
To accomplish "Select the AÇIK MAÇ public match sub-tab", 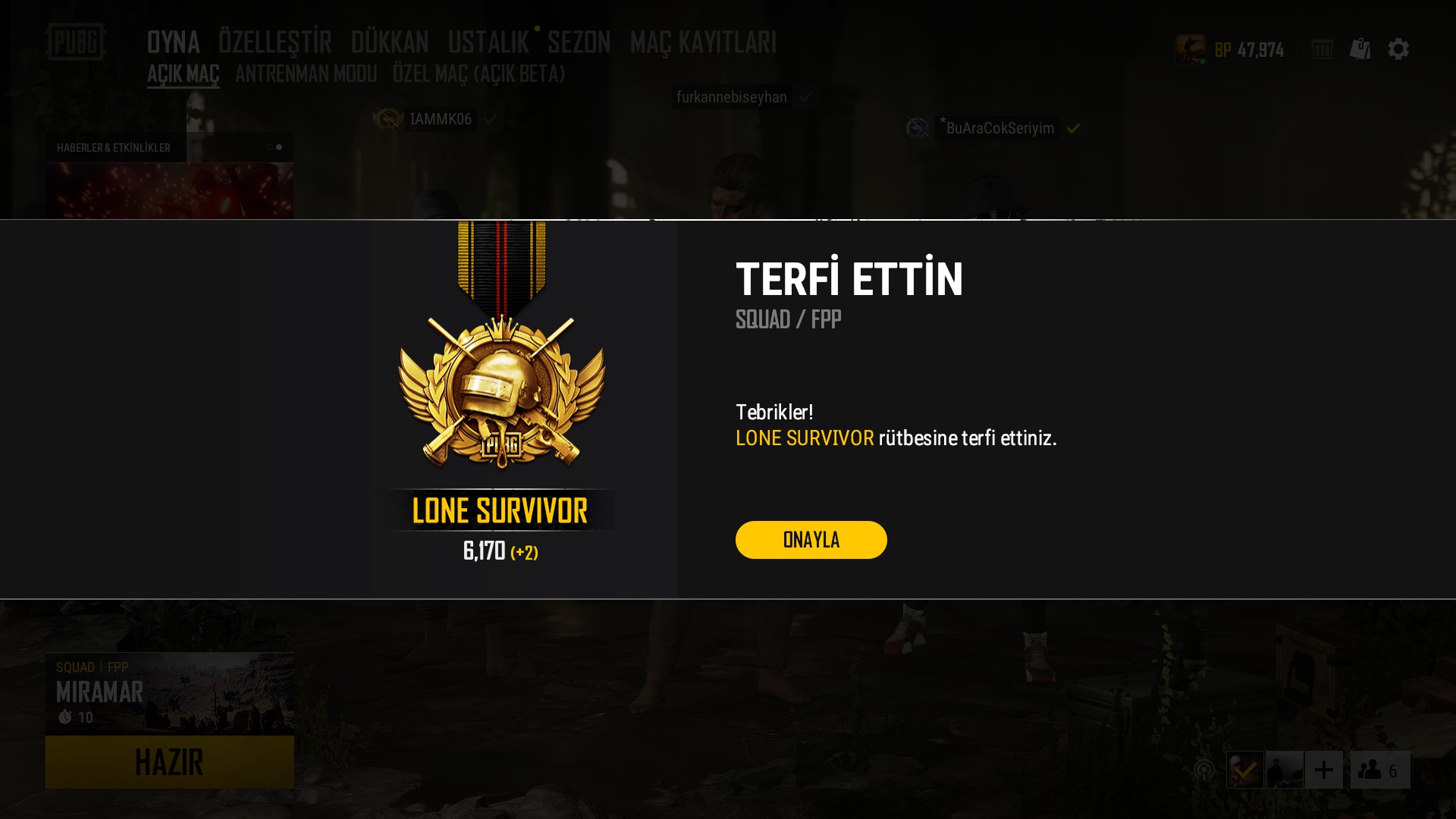I will (183, 74).
